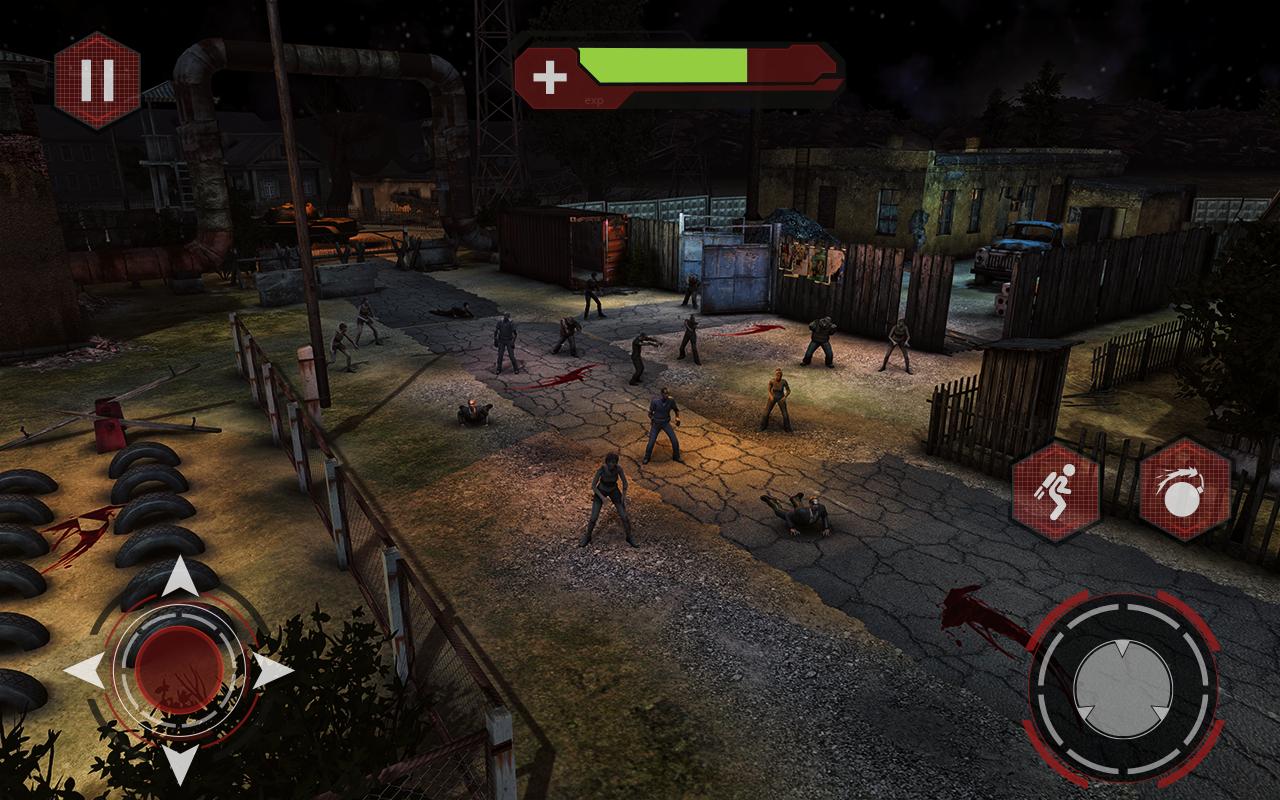Tap the left arrow on the movement pad
Screen dimensions: 1280x800
(x=84, y=670)
